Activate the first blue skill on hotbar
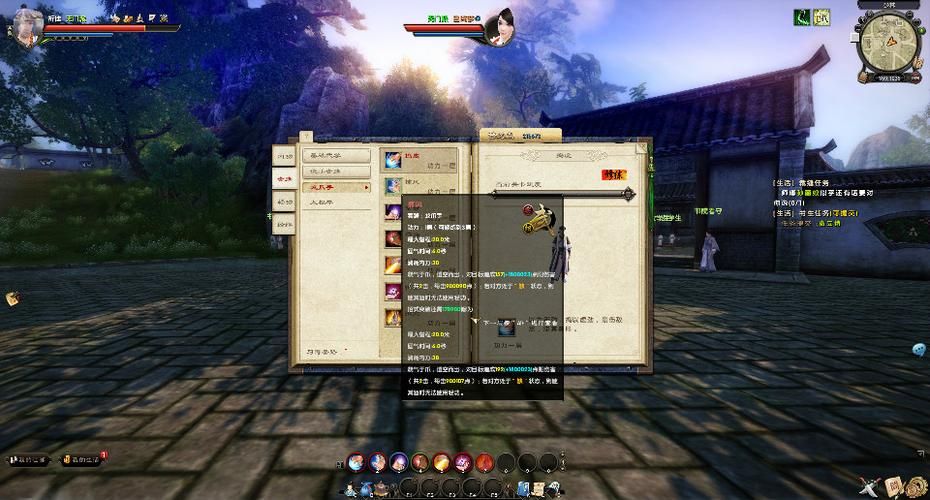The image size is (930, 500). (x=356, y=461)
